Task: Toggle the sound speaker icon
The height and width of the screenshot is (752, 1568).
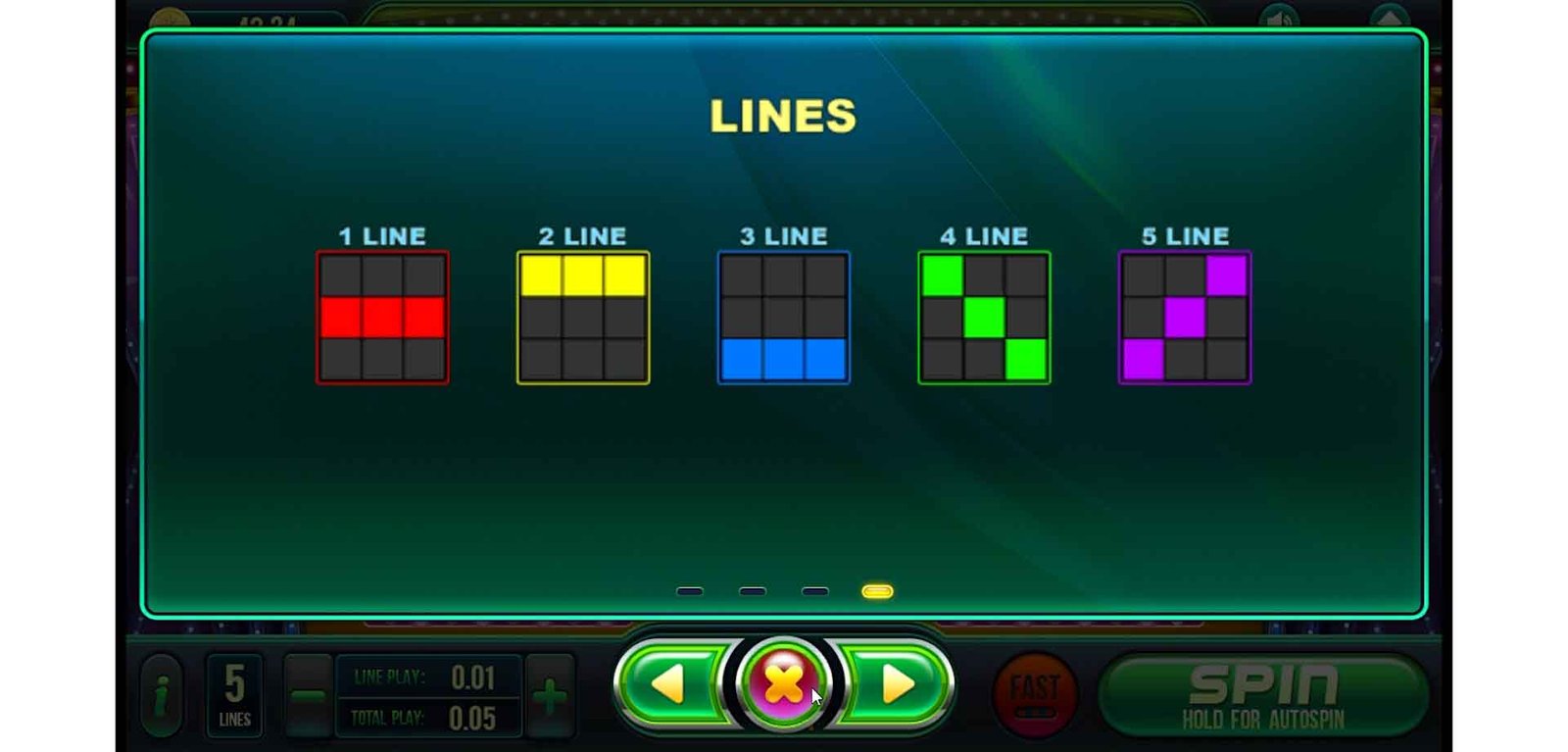Action: (x=1279, y=18)
